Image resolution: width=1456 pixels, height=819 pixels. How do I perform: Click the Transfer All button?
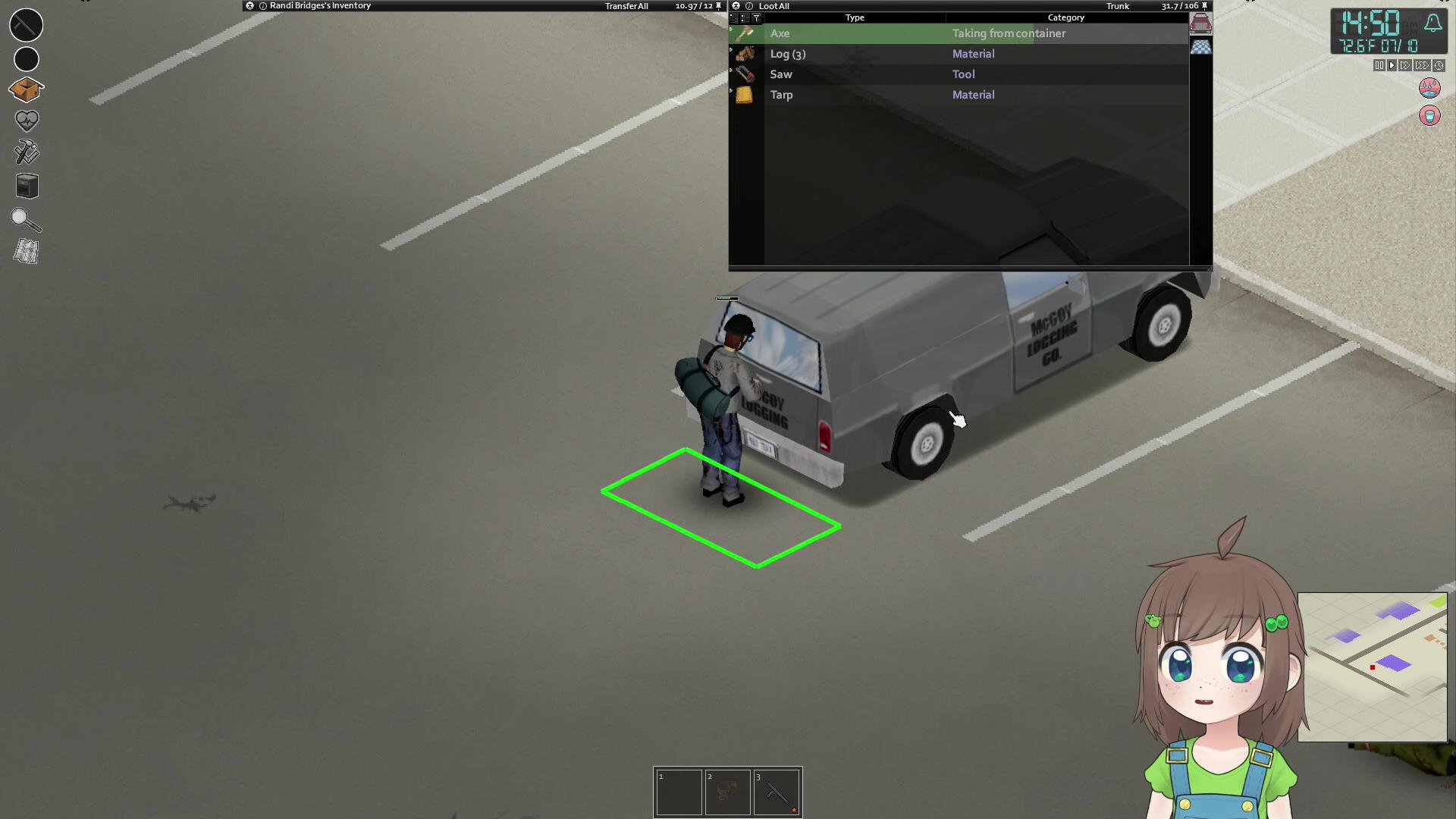point(626,5)
